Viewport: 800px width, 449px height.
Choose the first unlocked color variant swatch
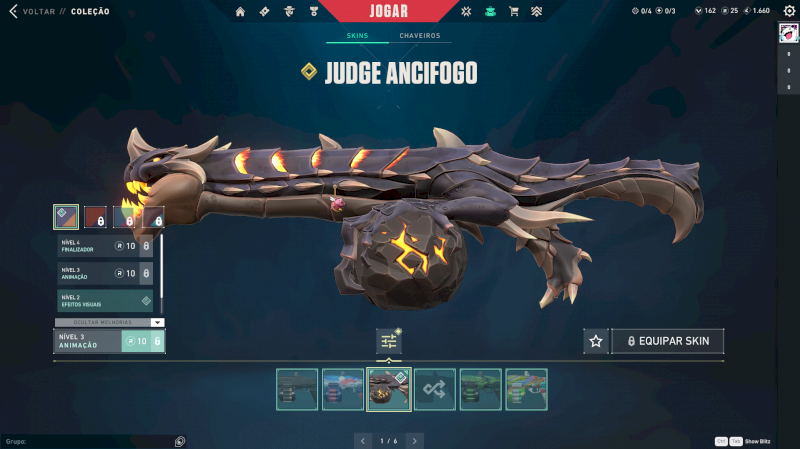coord(66,217)
